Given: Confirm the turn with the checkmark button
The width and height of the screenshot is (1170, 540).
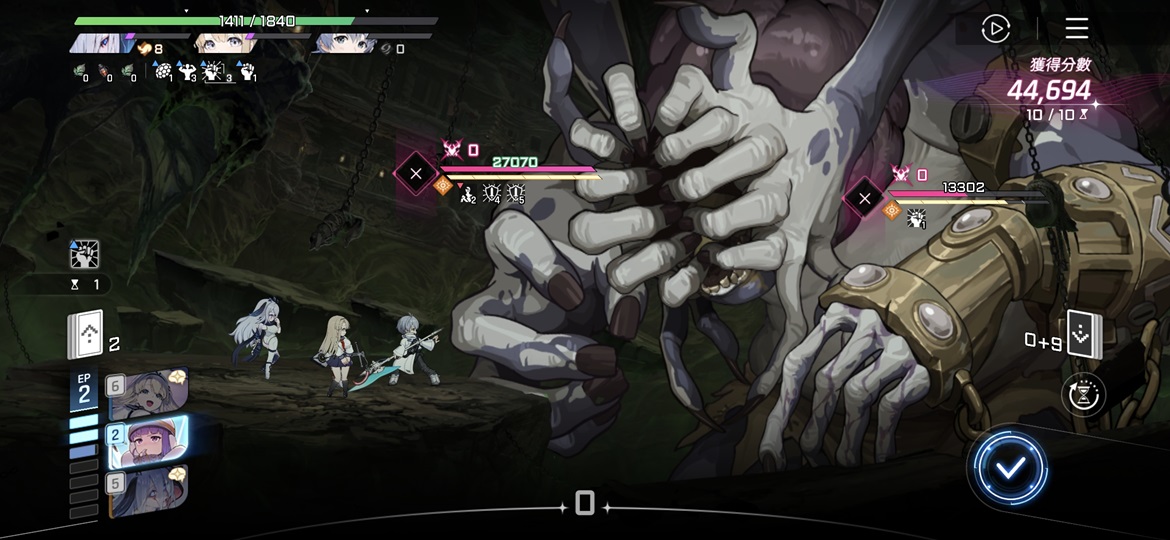Looking at the screenshot, I should point(1009,467).
